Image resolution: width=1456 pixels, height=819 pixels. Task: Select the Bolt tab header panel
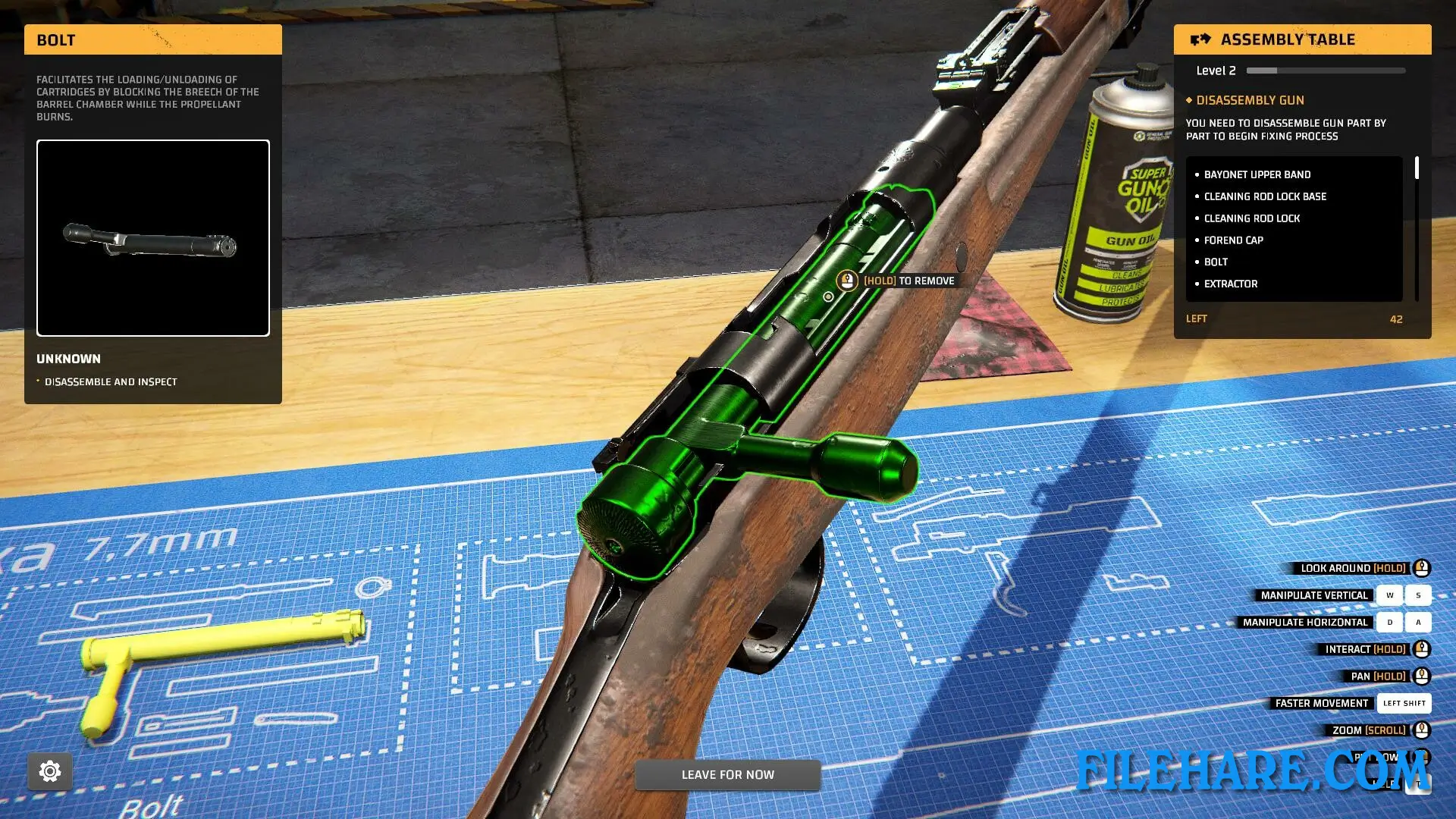click(152, 39)
